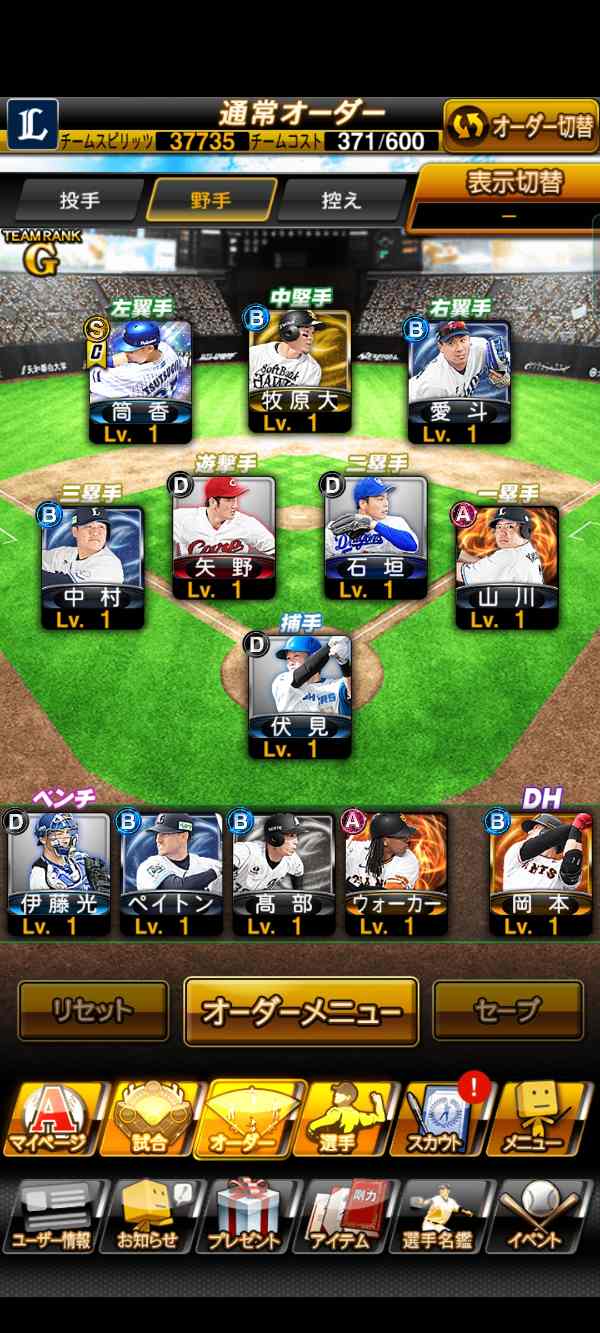Screen dimensions: 600x1333
Task: Open the プレゼント gift box
Action: pos(245,1215)
